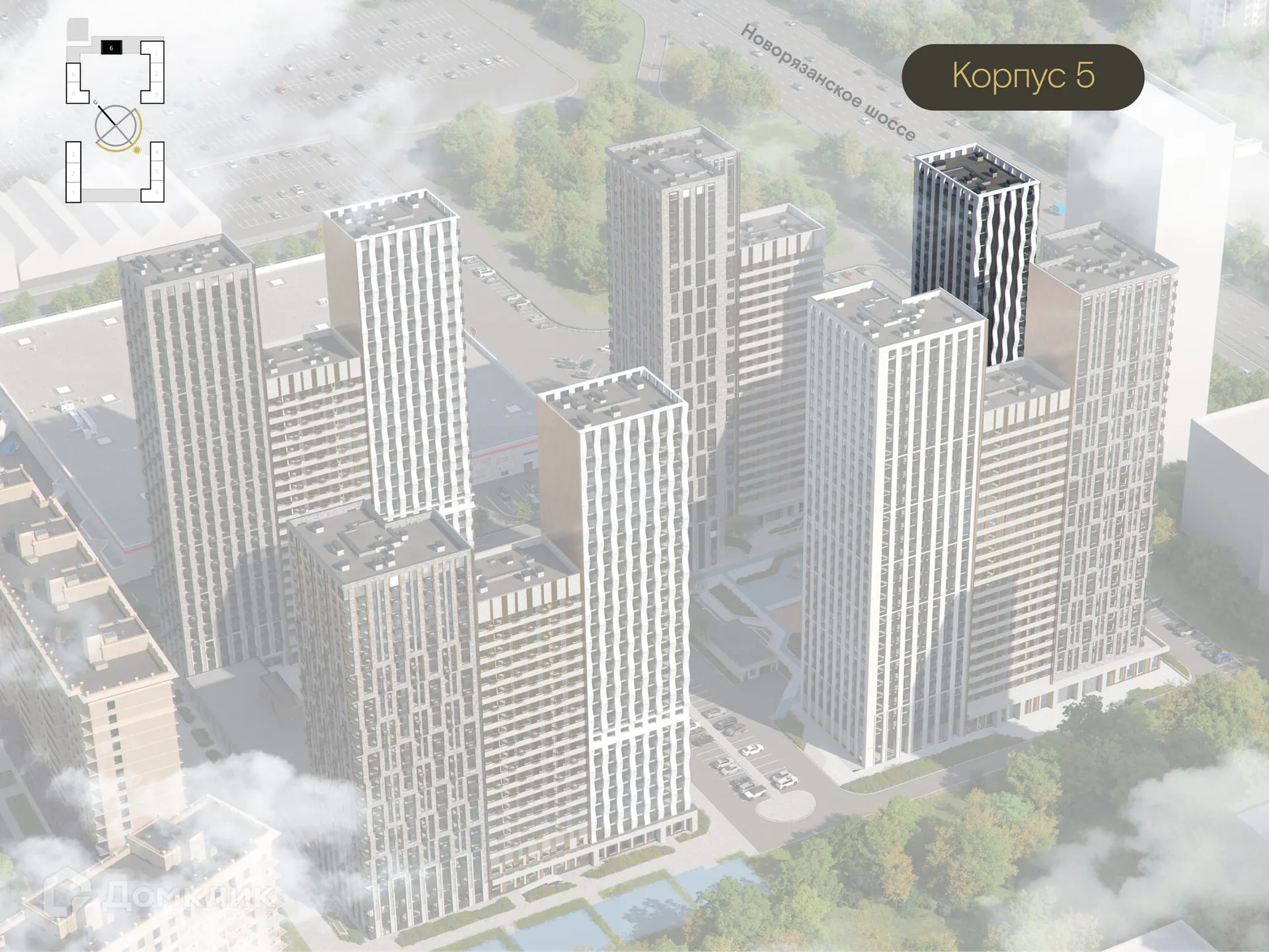Select the black section 6 on the site plan
This screenshot has height=952, width=1269.
pos(111,48)
